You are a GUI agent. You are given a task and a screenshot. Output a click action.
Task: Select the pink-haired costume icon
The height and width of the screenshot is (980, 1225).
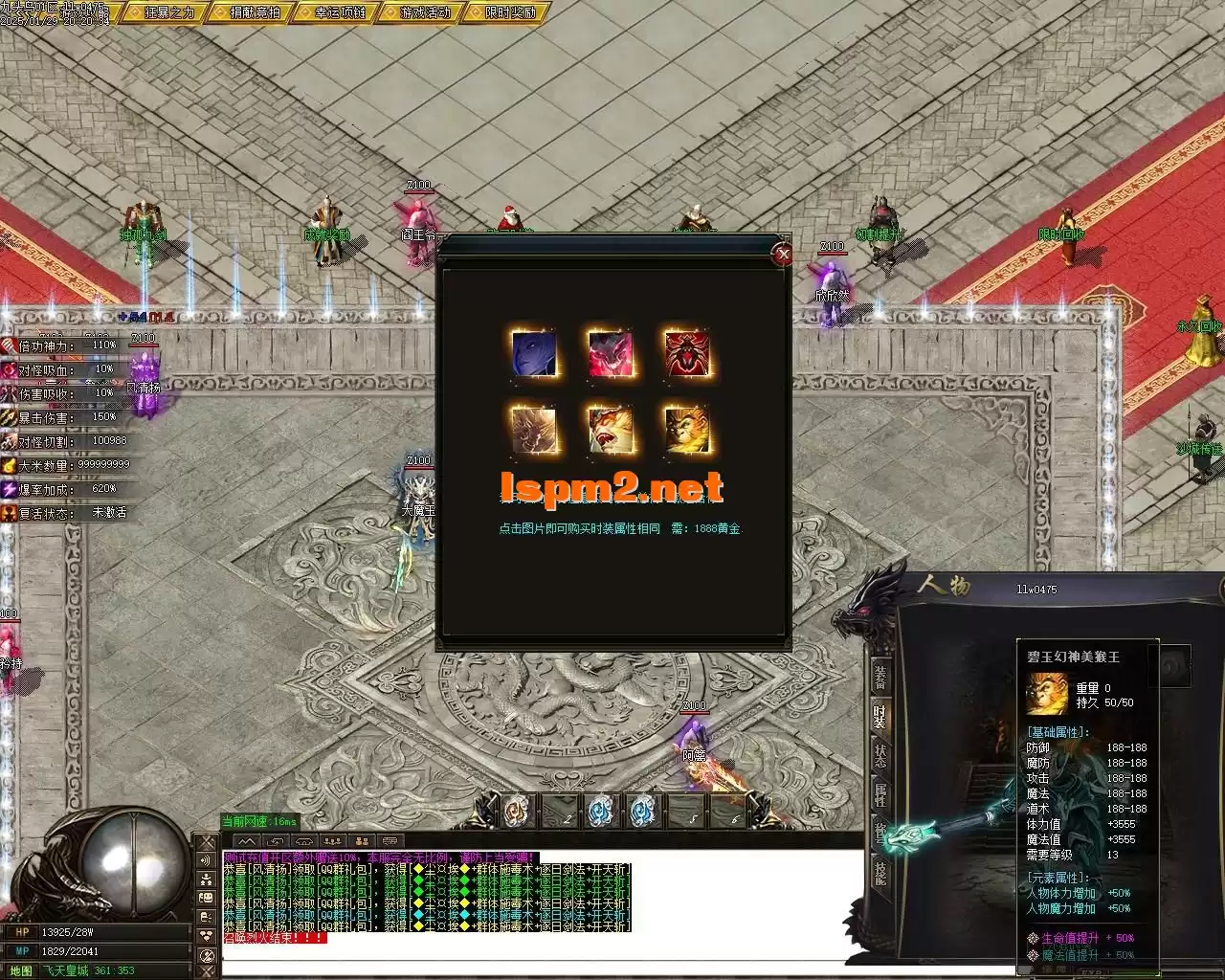pos(611,352)
